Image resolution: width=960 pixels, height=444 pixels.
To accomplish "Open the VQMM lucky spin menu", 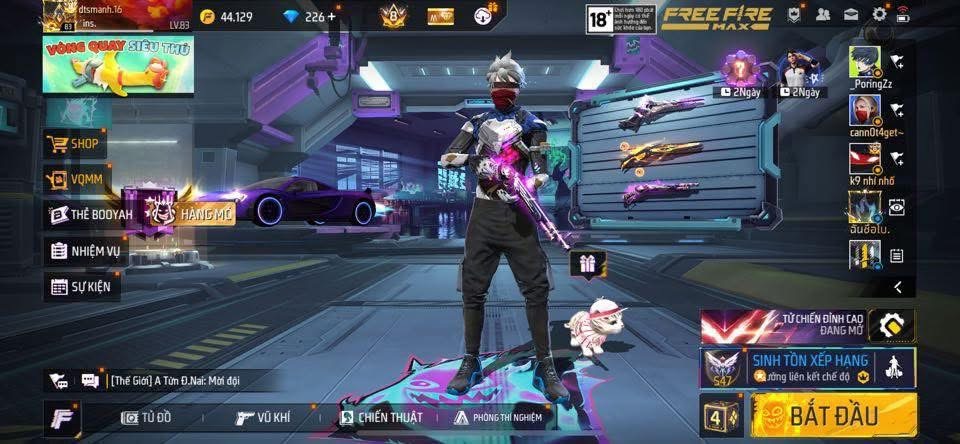I will [74, 180].
